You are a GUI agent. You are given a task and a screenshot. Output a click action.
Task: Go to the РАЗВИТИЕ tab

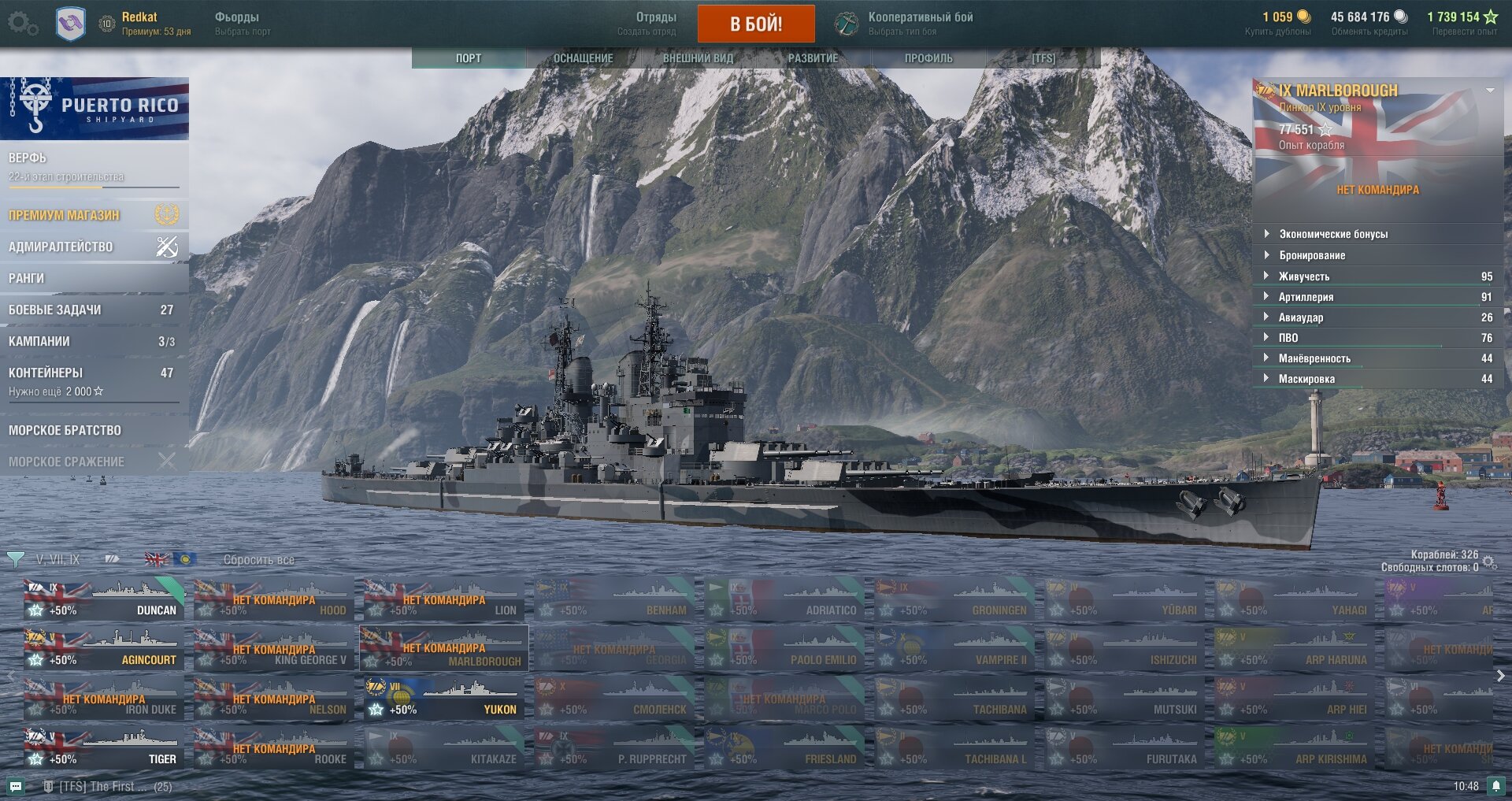(813, 58)
